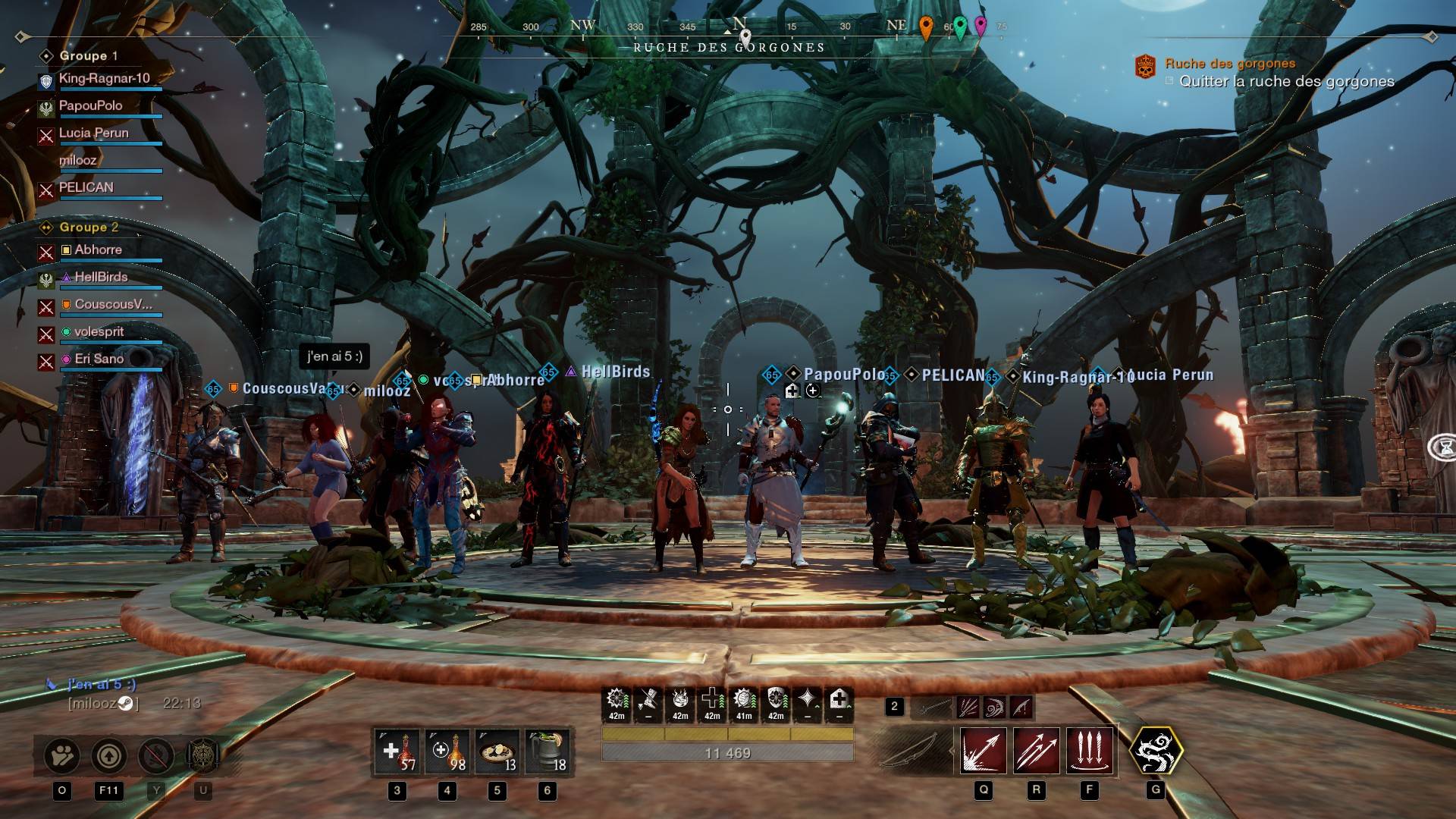Select PapouPolo in the raid group list

(x=90, y=105)
